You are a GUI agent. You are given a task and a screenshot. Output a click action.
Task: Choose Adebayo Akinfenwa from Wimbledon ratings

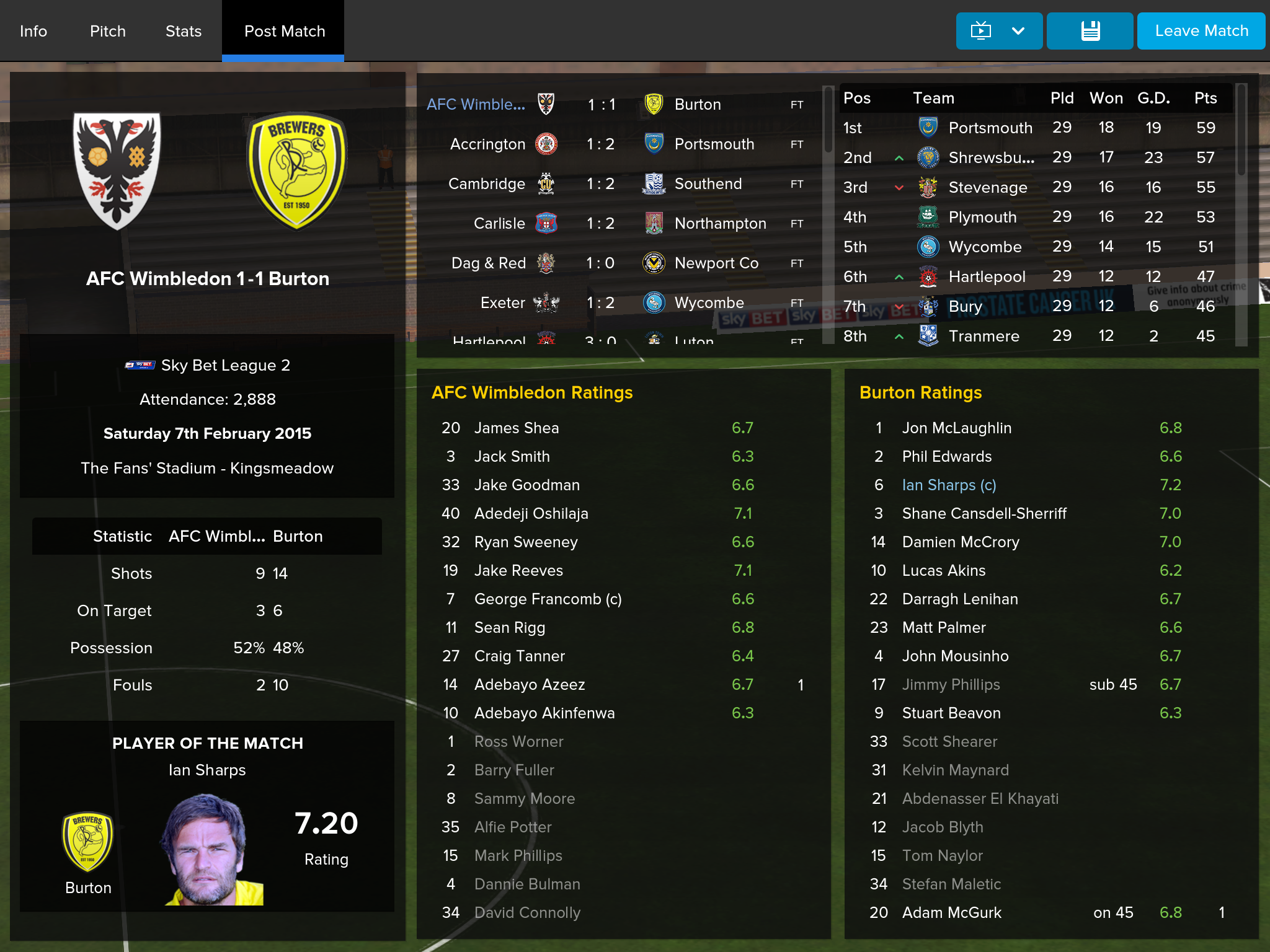(x=544, y=713)
